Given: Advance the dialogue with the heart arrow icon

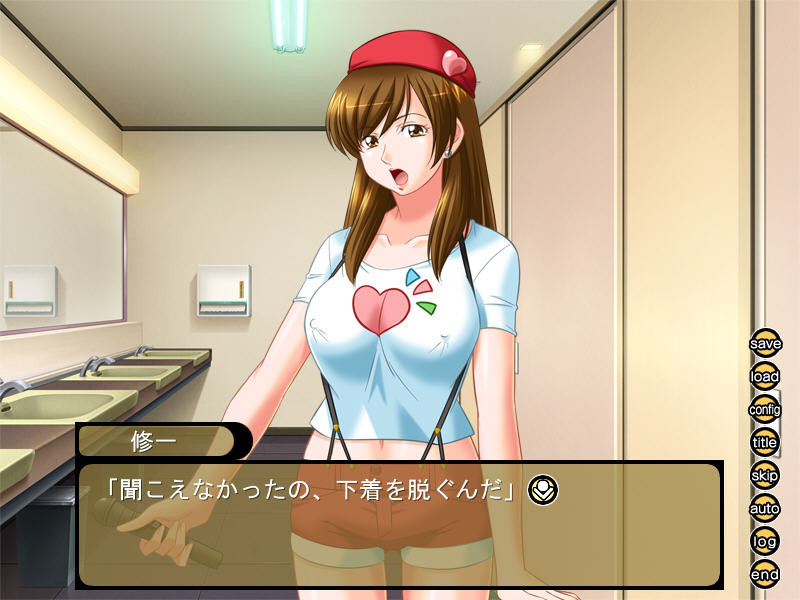Looking at the screenshot, I should pyautogui.click(x=543, y=489).
